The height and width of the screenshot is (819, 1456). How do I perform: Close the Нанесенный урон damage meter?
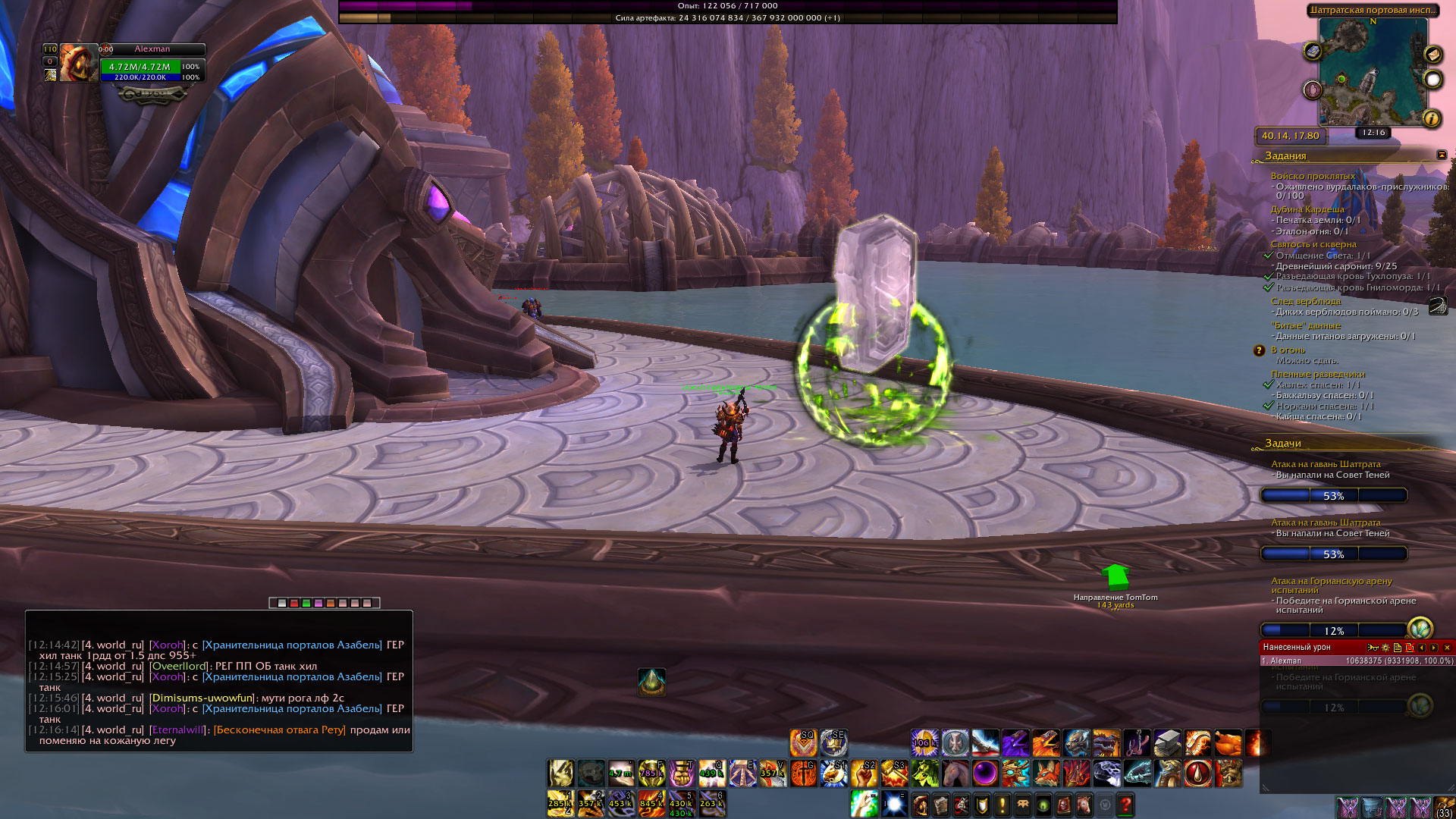click(x=1447, y=648)
